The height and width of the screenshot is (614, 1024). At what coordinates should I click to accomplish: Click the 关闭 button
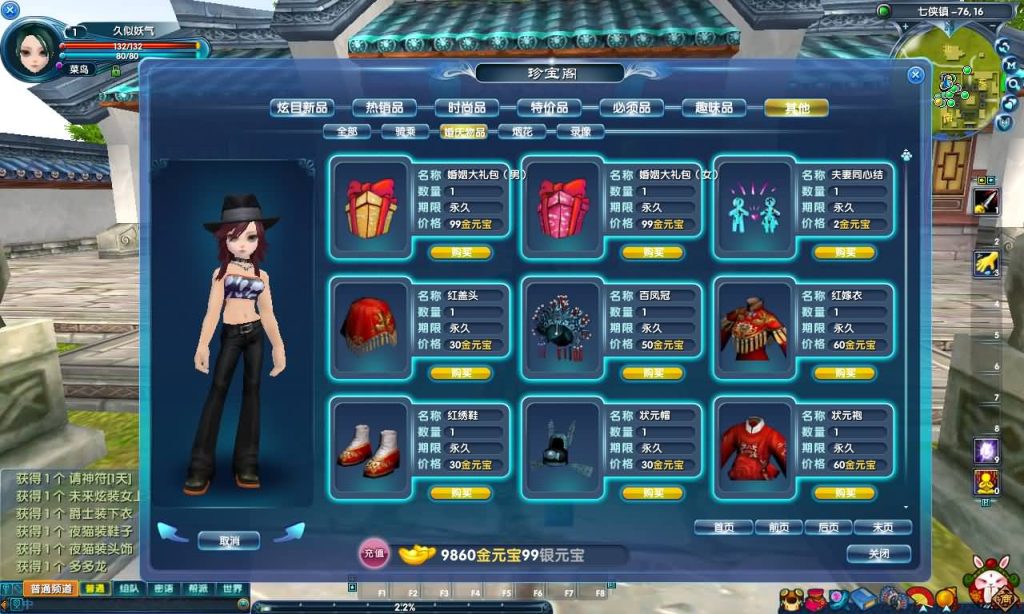click(878, 553)
